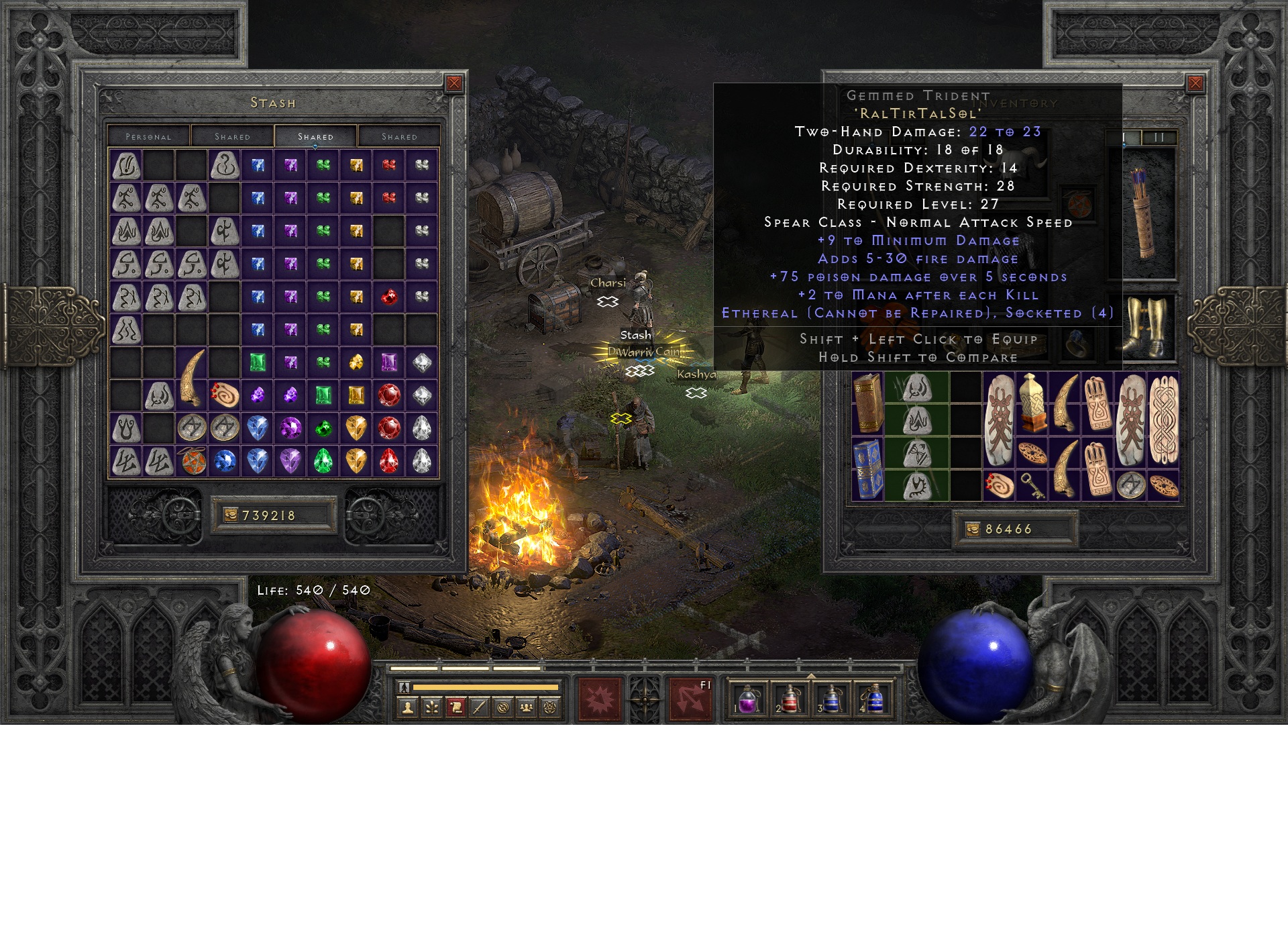Click the stash gold amount button
This screenshot has height=947, width=1288.
coord(231,515)
